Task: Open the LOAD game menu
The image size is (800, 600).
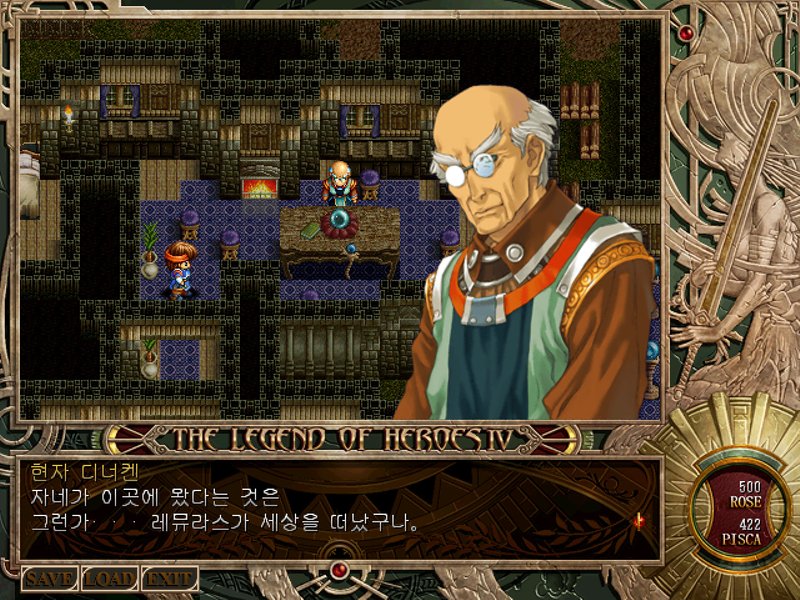Action: click(x=109, y=579)
